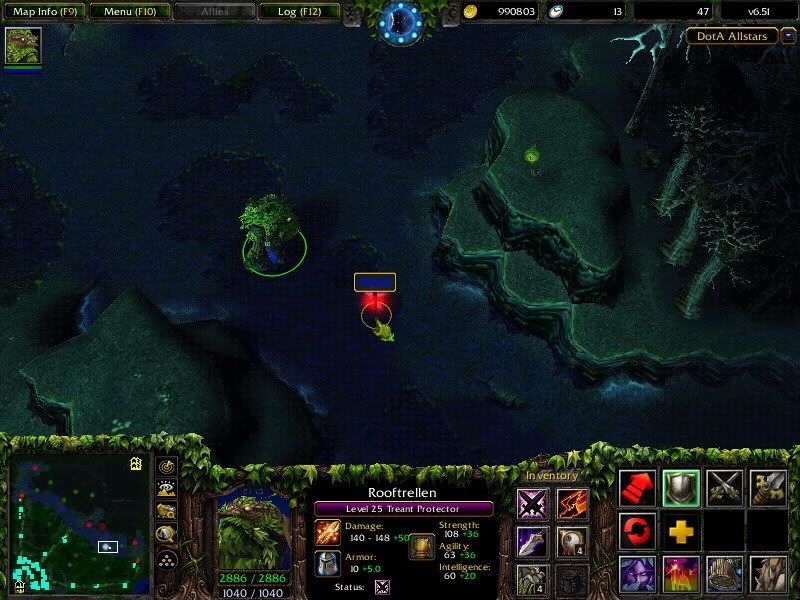
Task: Activate the minimap signal ping button
Action: (167, 466)
